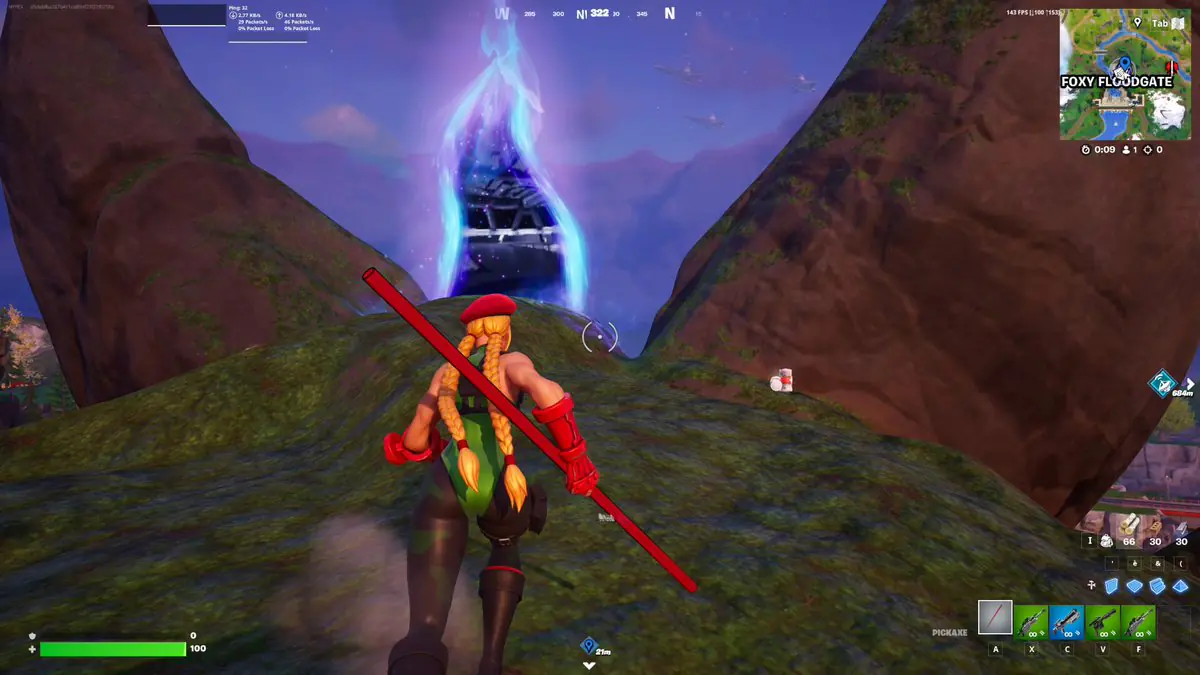Click the blue waypoint marker showing 21m
Image resolution: width=1200 pixels, height=675 pixels.
click(589, 645)
